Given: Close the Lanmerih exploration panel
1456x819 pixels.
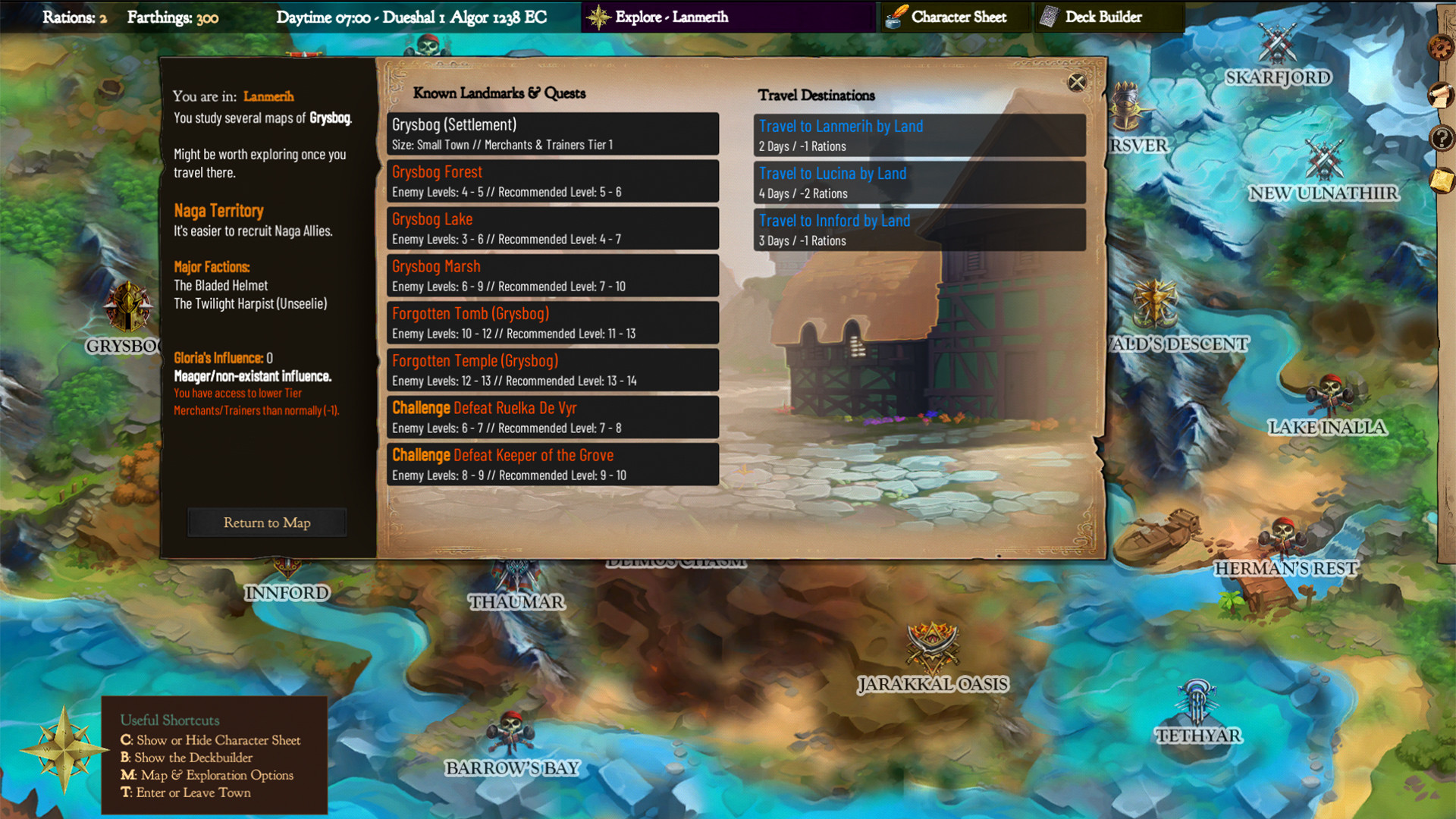Looking at the screenshot, I should (x=1078, y=83).
